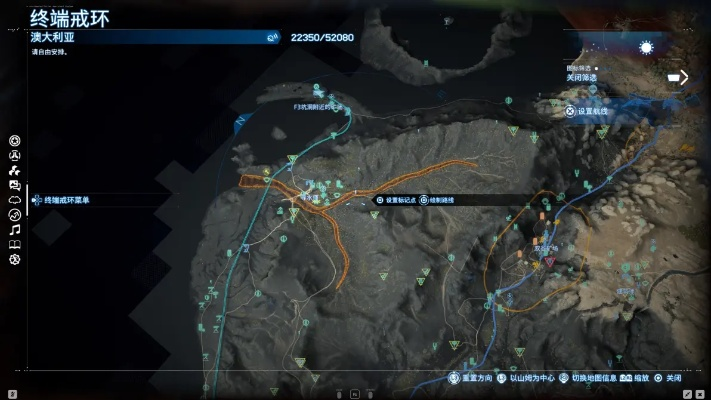Toggle 切换地图信息 map info
The image size is (711, 400).
point(590,379)
